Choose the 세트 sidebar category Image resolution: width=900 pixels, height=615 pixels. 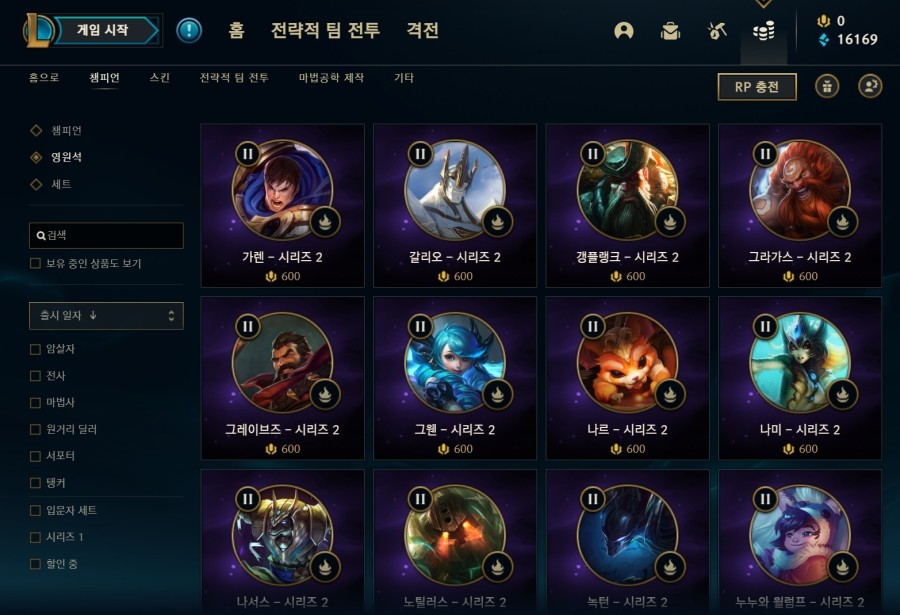coord(61,185)
